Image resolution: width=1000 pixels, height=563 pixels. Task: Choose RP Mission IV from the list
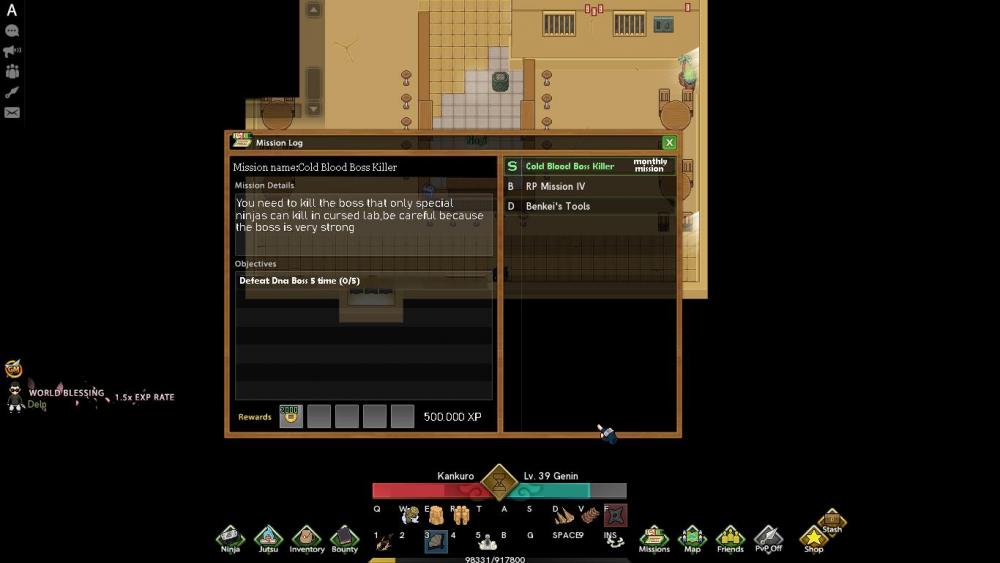[x=556, y=186]
